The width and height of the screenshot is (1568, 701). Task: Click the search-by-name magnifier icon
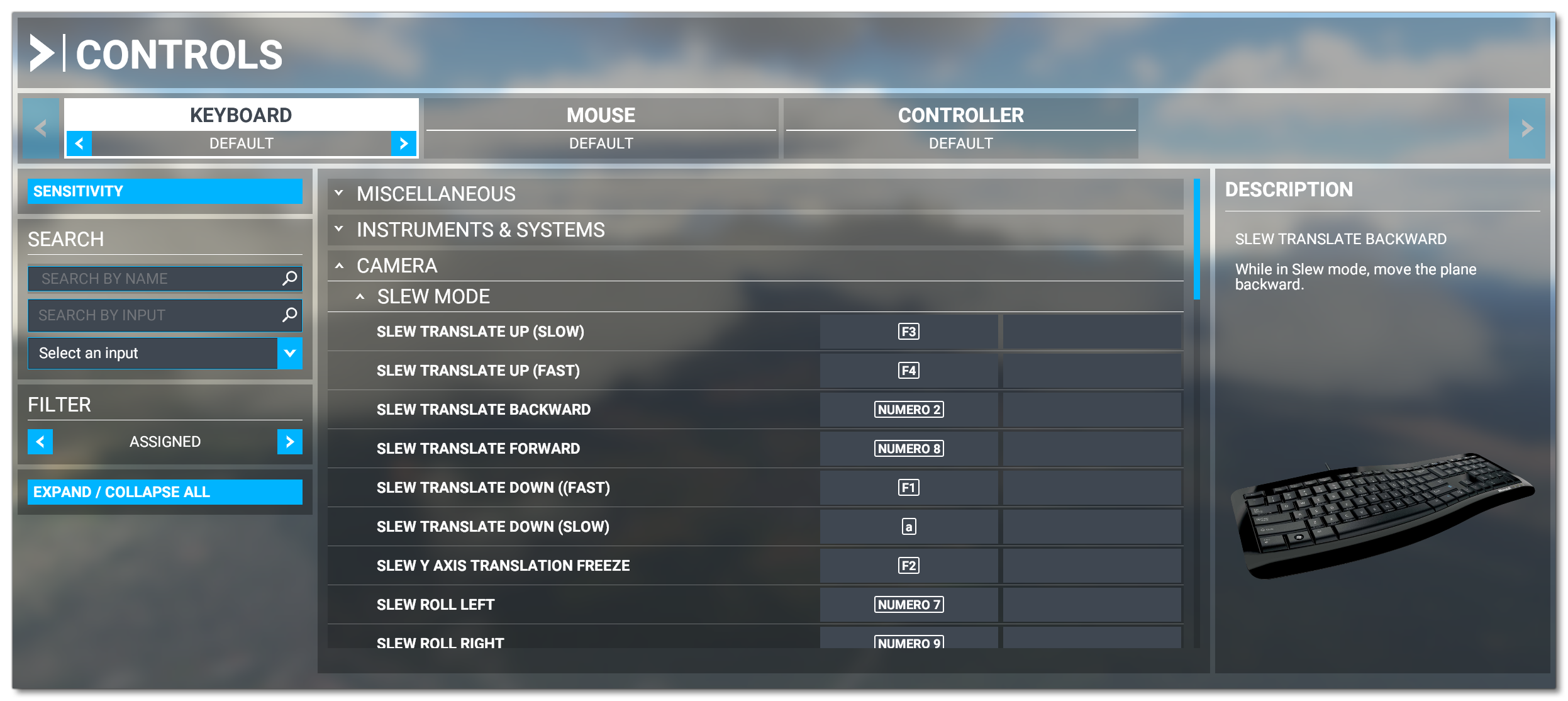289,278
